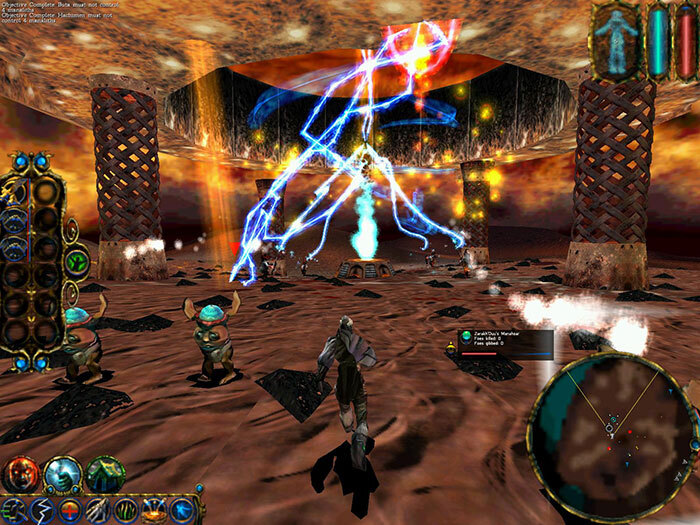Activate the orange altar spell icon

153,510
